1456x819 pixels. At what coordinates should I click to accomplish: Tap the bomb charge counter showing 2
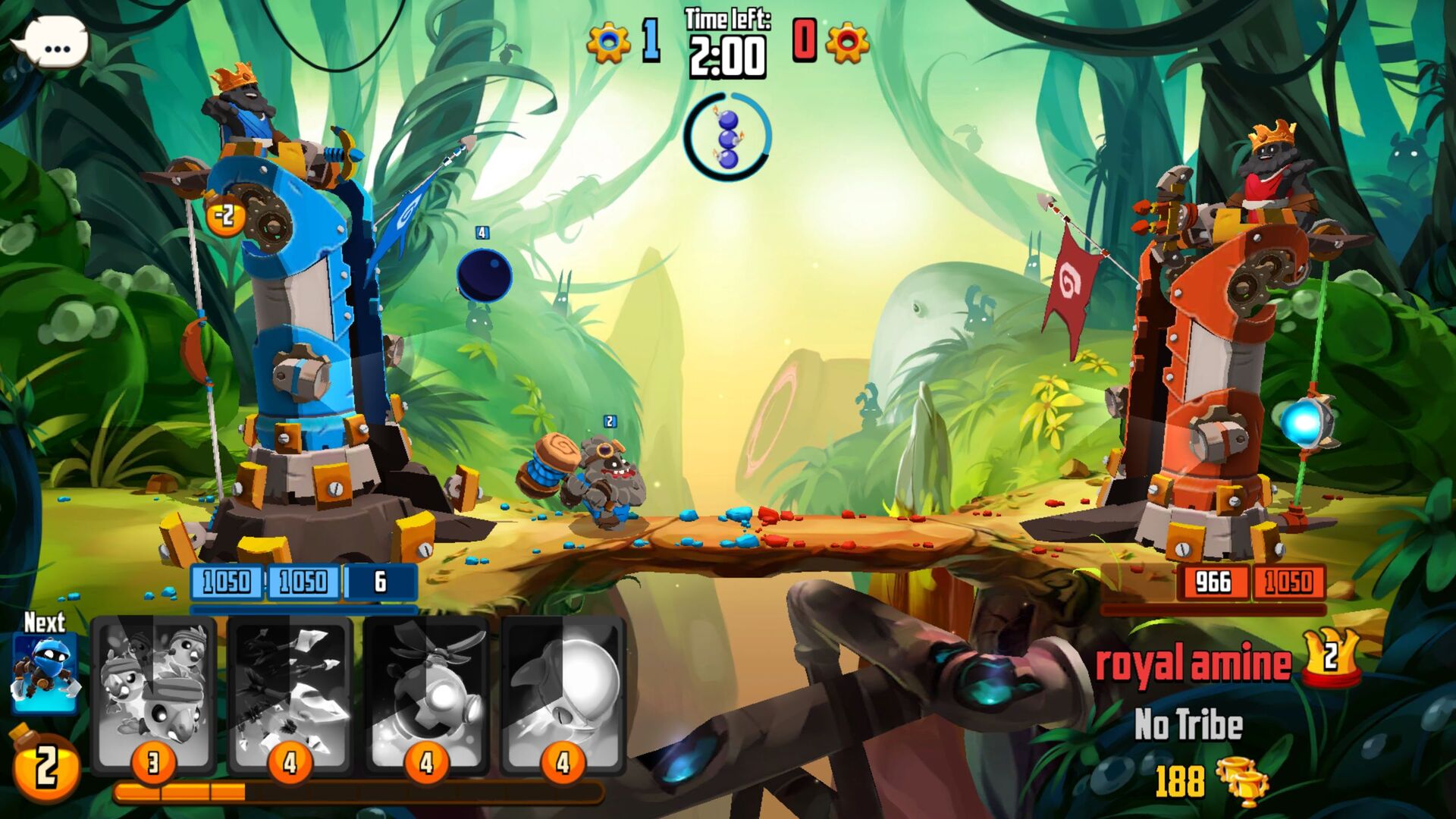point(47,769)
